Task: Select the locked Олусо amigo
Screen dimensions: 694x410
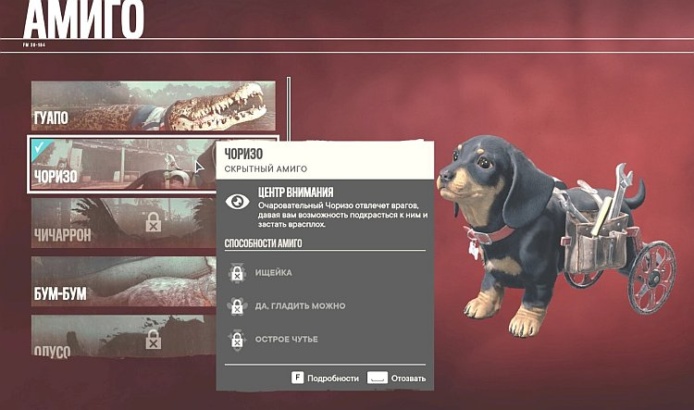Action: pos(152,338)
